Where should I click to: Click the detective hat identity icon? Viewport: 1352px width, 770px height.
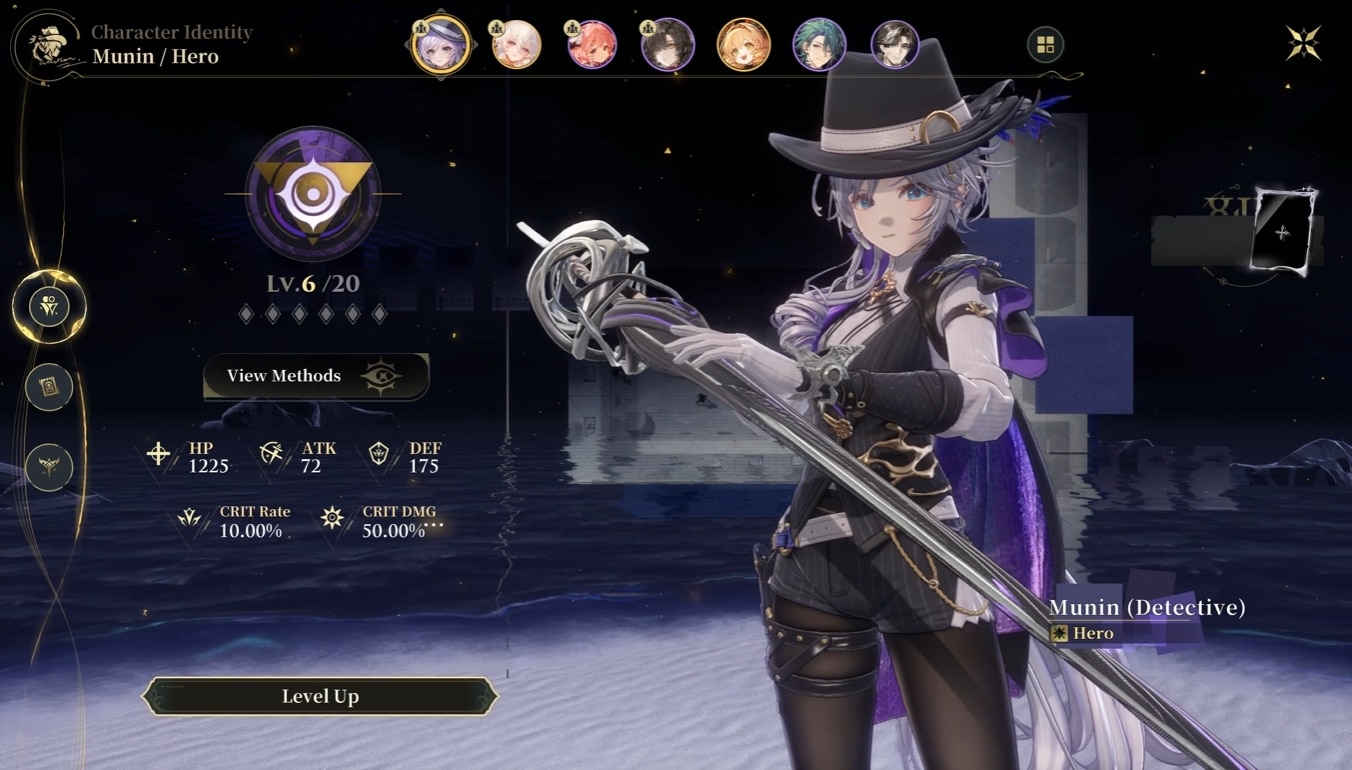(x=46, y=45)
